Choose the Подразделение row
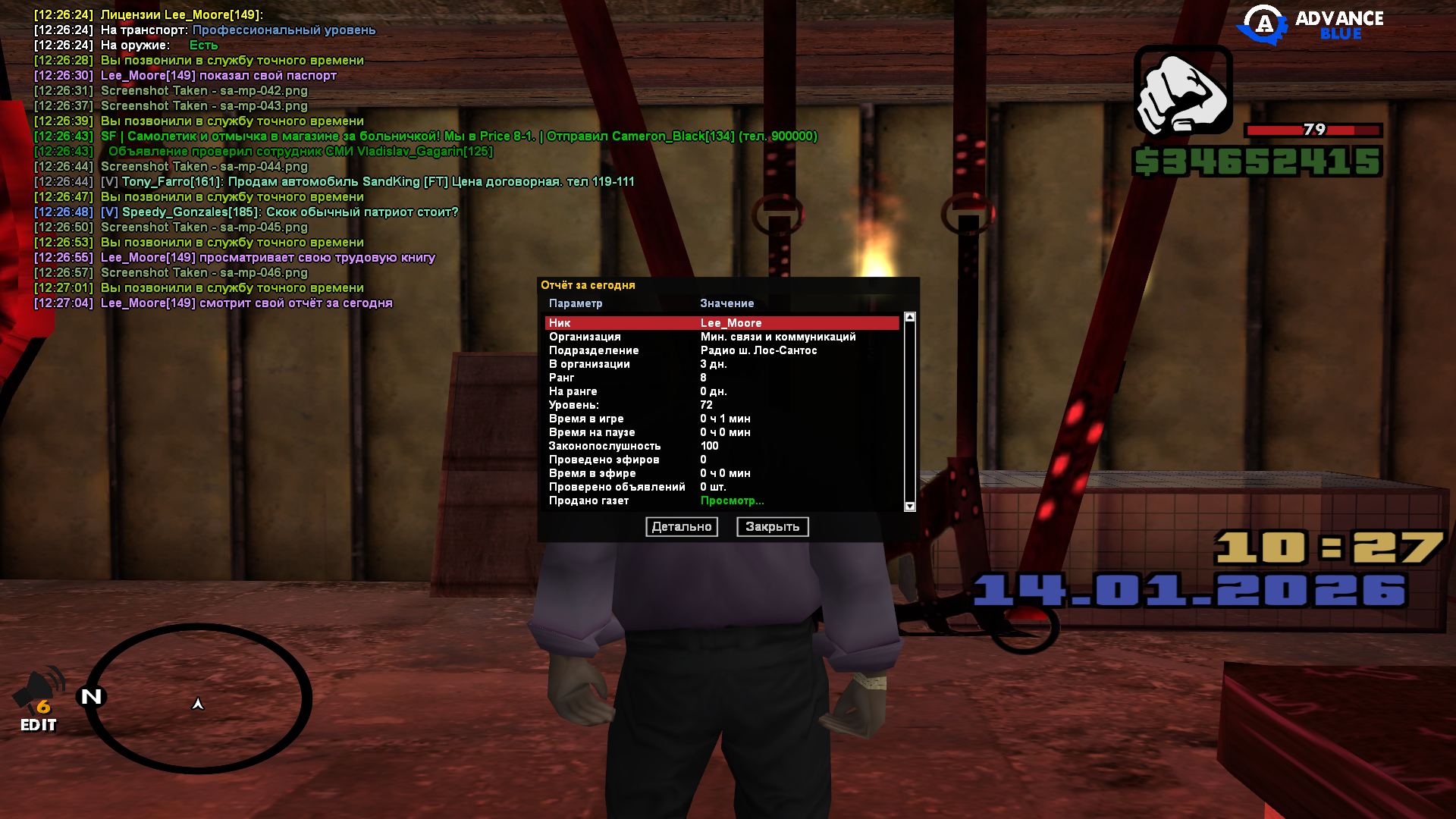 click(720, 350)
